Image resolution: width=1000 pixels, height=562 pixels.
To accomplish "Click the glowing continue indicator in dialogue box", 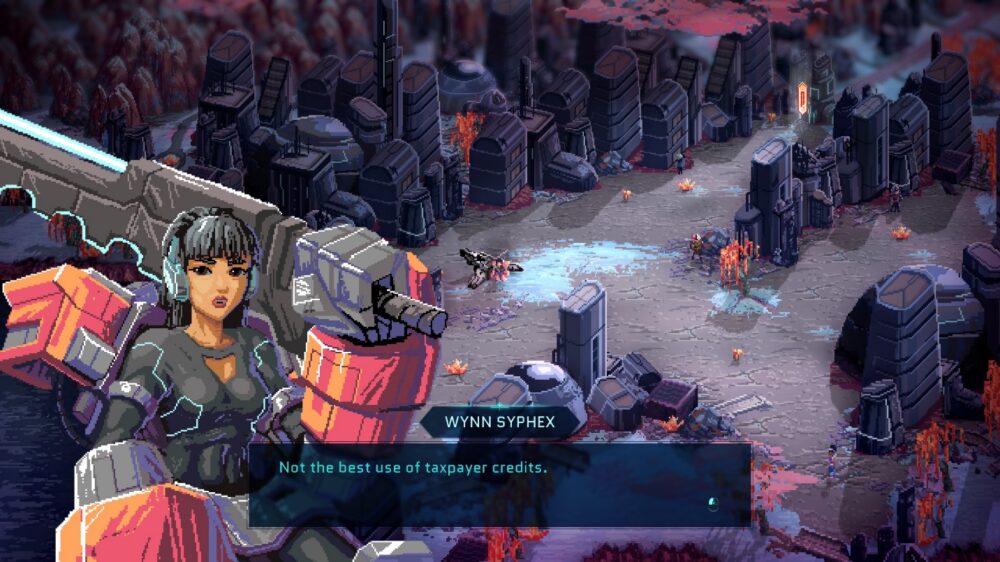I will click(x=713, y=503).
